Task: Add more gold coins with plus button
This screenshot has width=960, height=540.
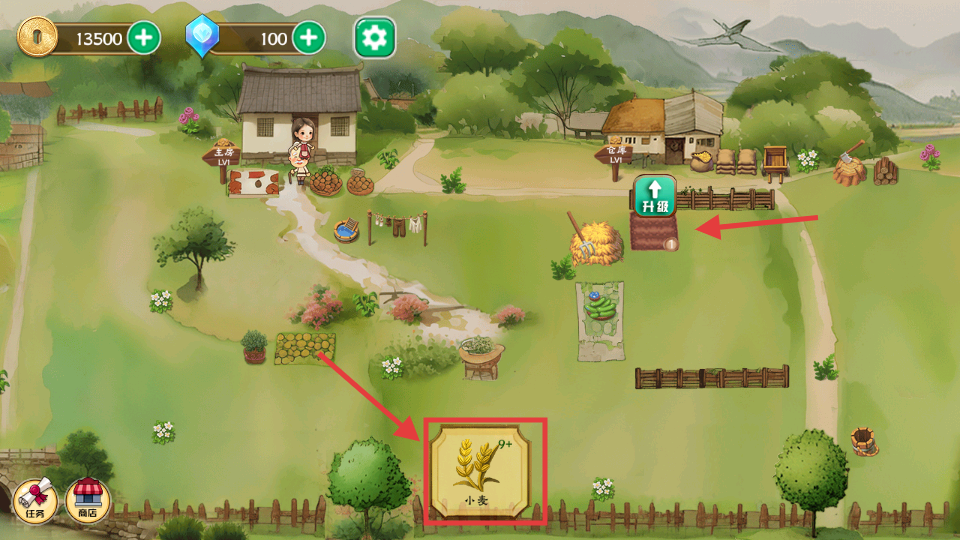Action: pos(145,39)
